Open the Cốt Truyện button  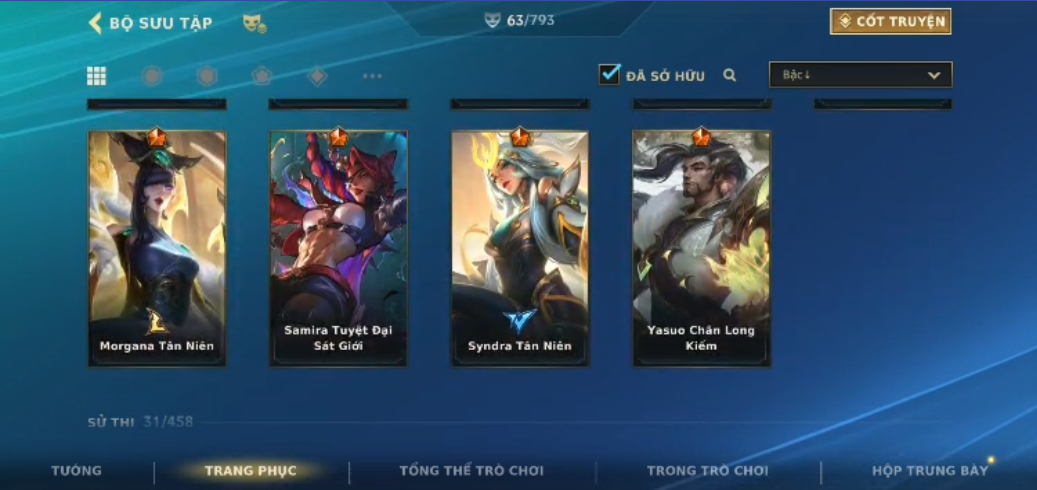[890, 22]
